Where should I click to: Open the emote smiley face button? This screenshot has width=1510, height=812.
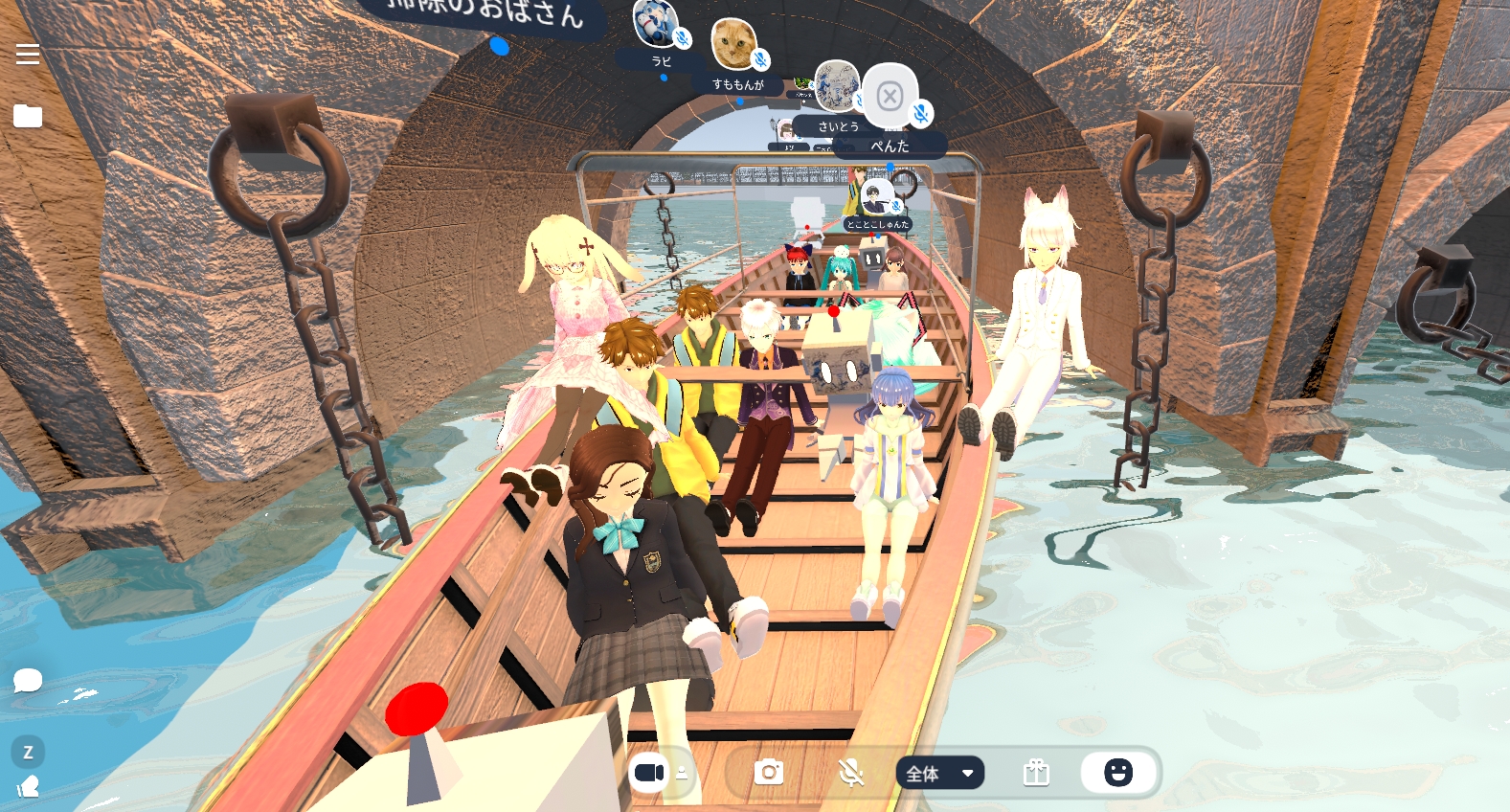click(1117, 773)
